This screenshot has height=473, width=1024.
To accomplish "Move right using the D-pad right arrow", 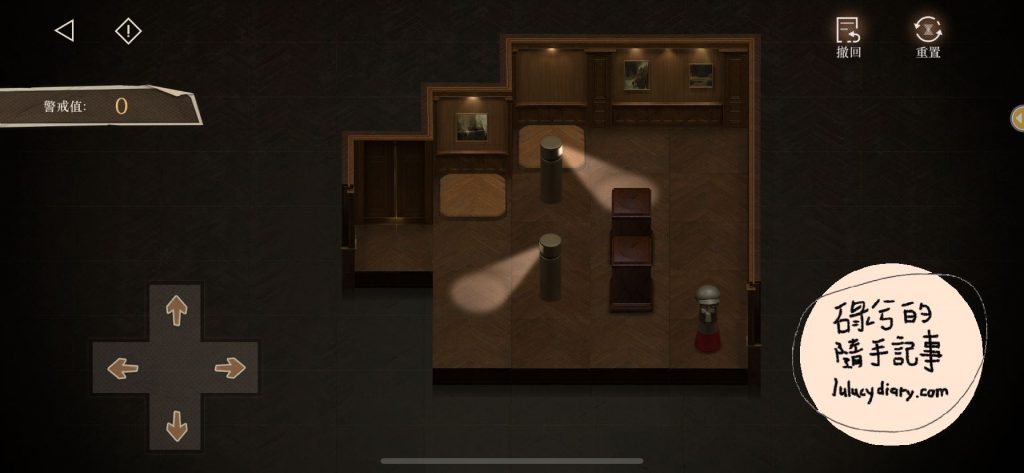I will pyautogui.click(x=230, y=368).
